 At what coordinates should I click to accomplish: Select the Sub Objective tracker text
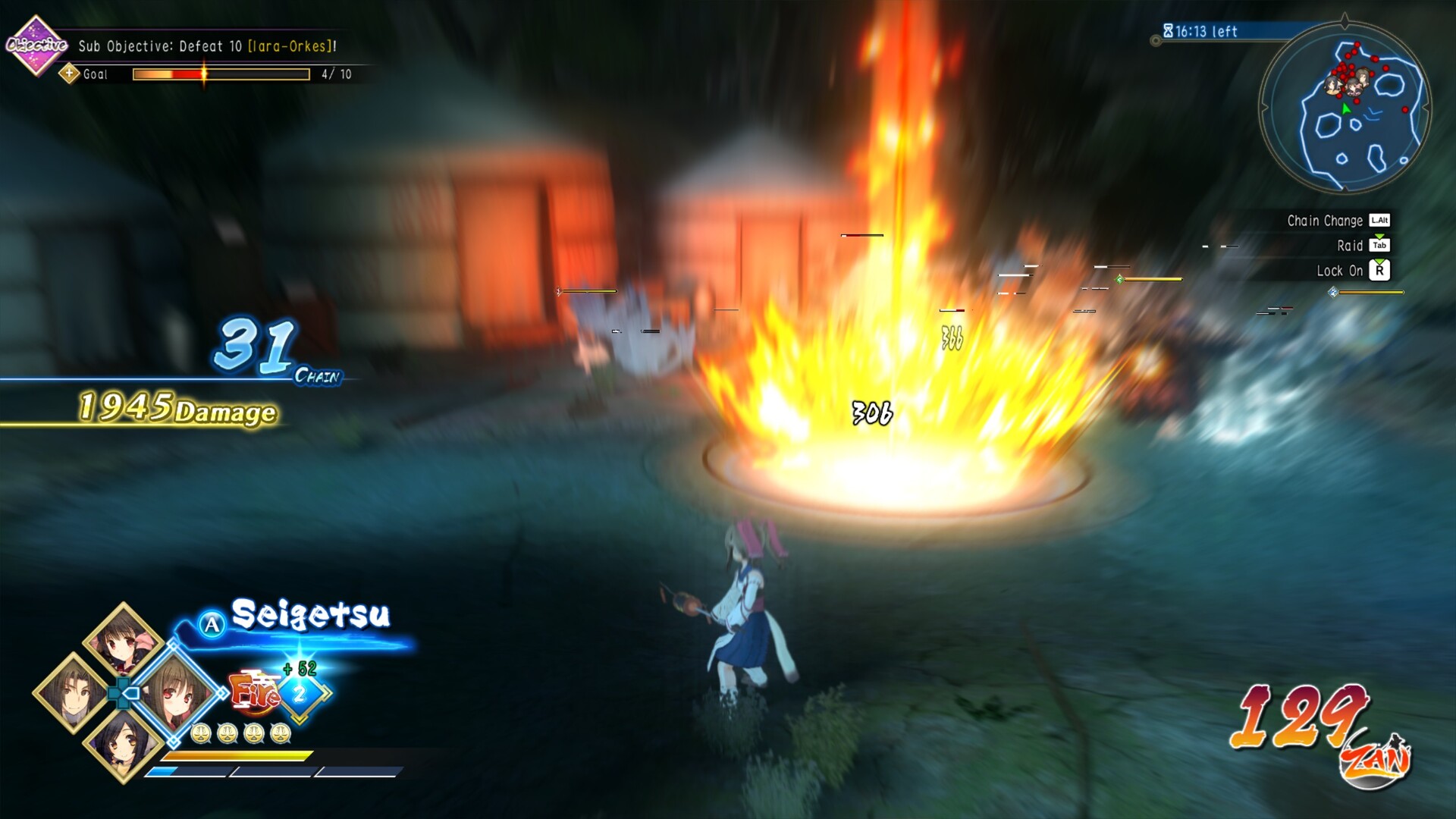(x=207, y=46)
